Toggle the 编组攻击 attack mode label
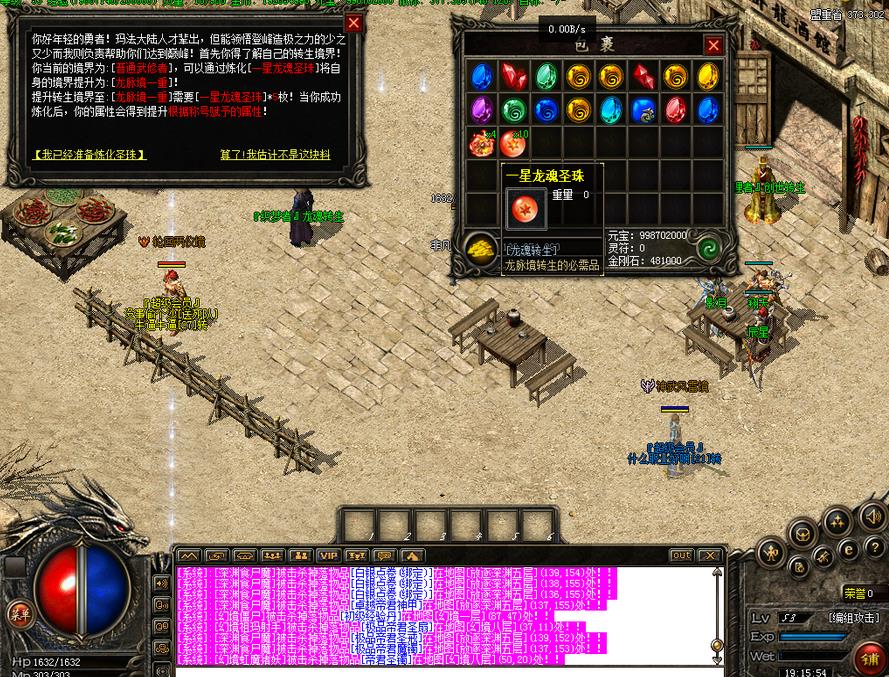Image resolution: width=889 pixels, height=677 pixels. (852, 619)
